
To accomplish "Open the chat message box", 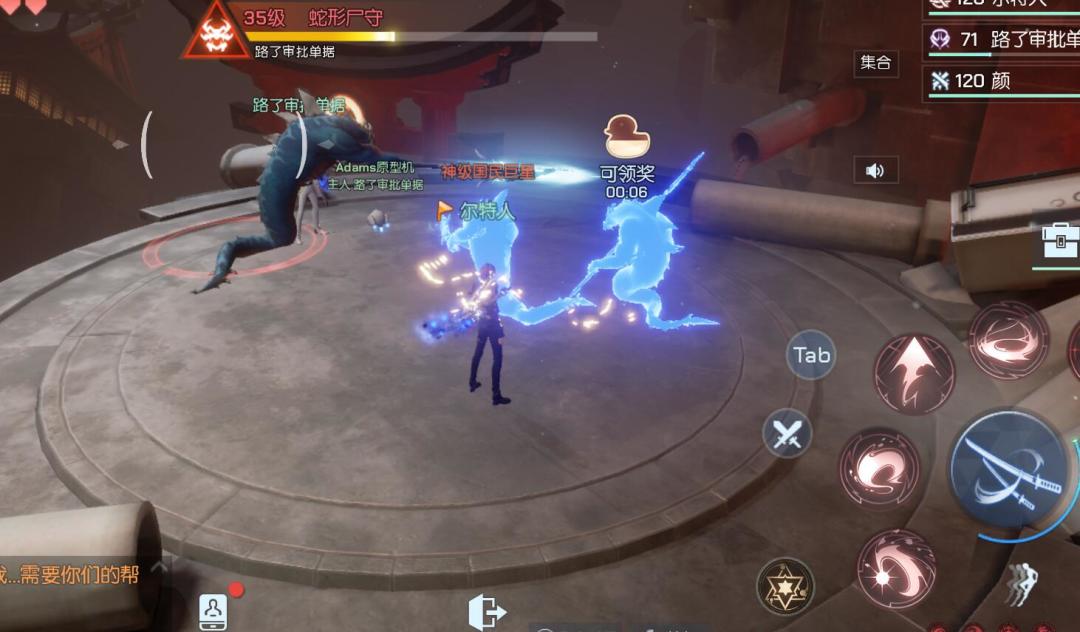I will [x=70, y=575].
